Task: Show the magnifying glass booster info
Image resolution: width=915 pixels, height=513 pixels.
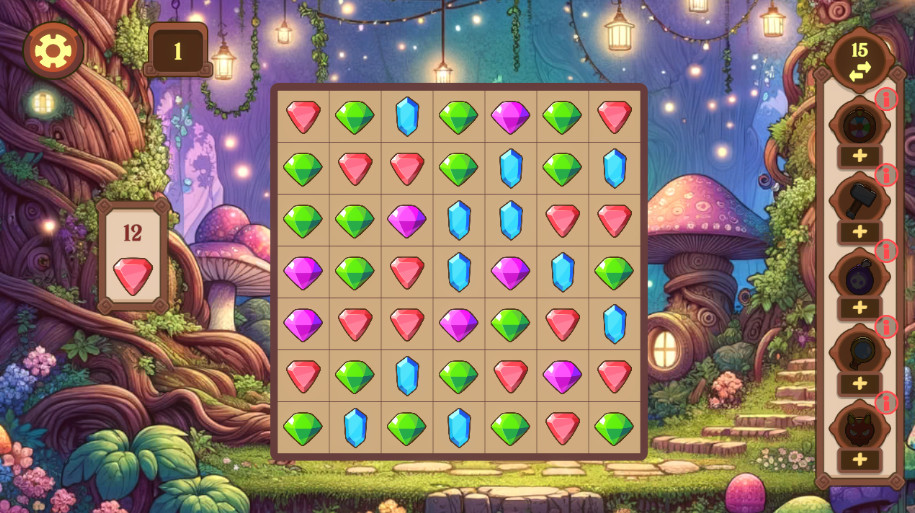Action: [886, 326]
